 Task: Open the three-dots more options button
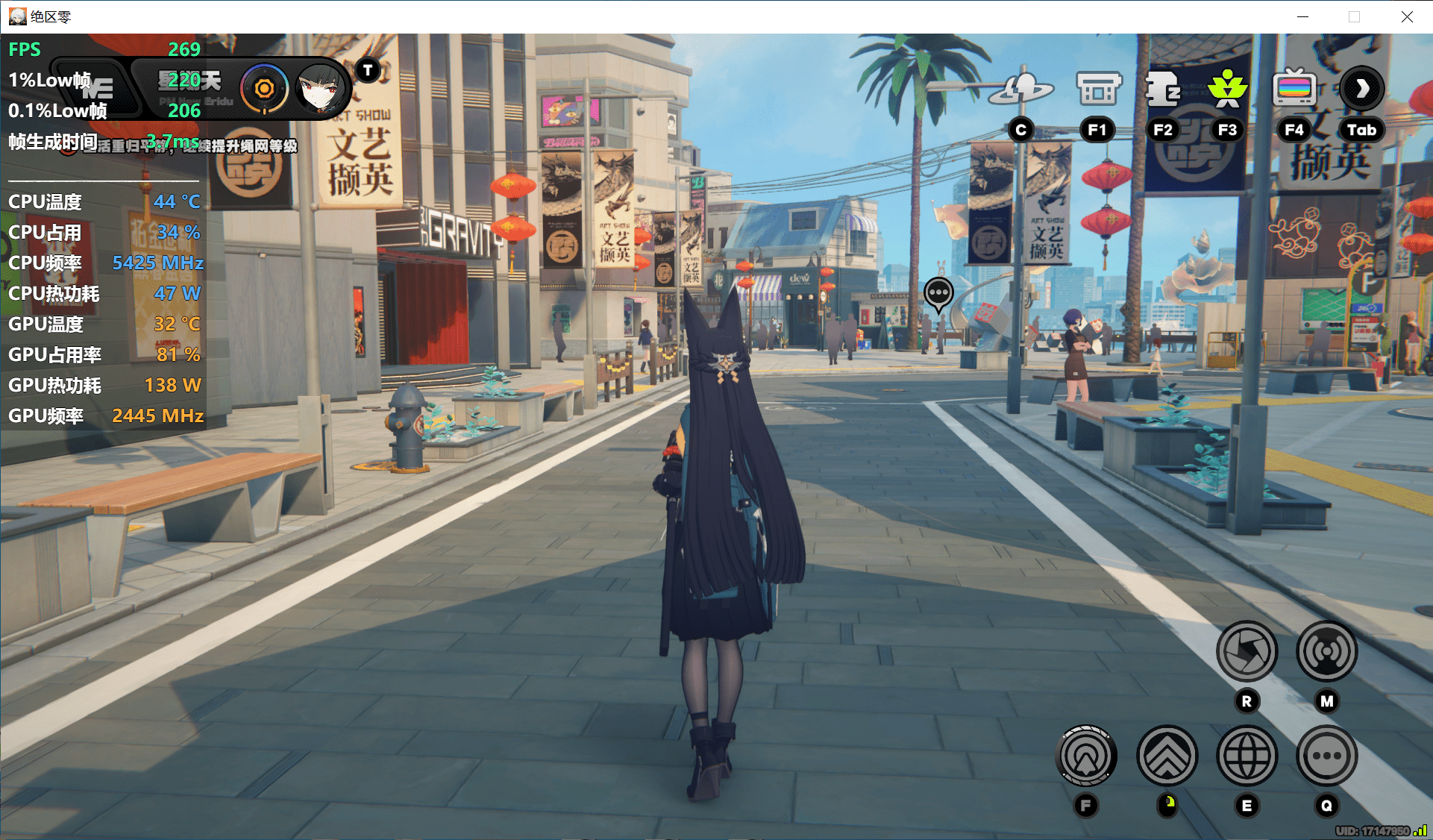[x=1326, y=756]
